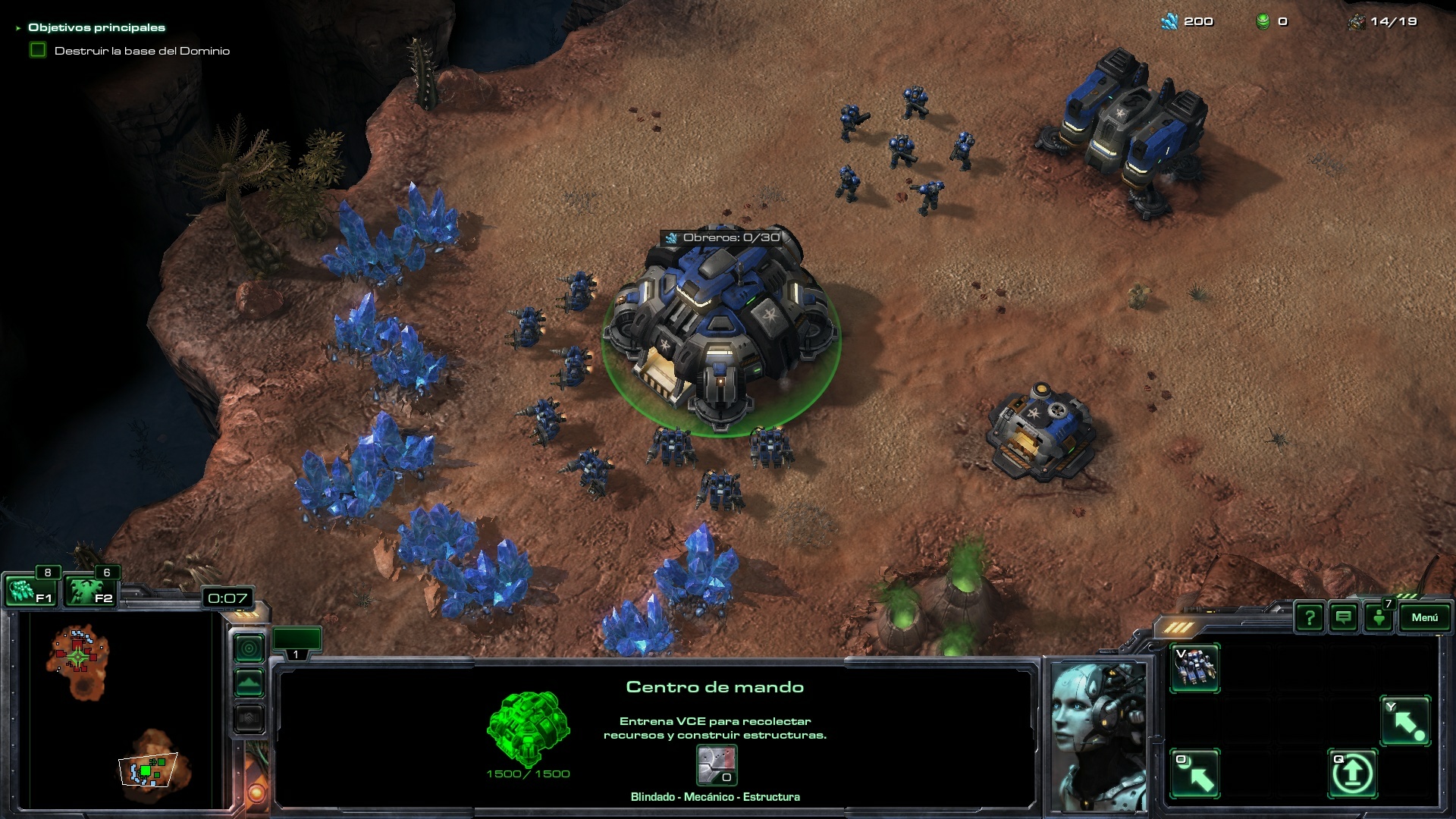Open the green downward-arrow button marked 7
This screenshot has height=819, width=1456.
[x=1379, y=617]
